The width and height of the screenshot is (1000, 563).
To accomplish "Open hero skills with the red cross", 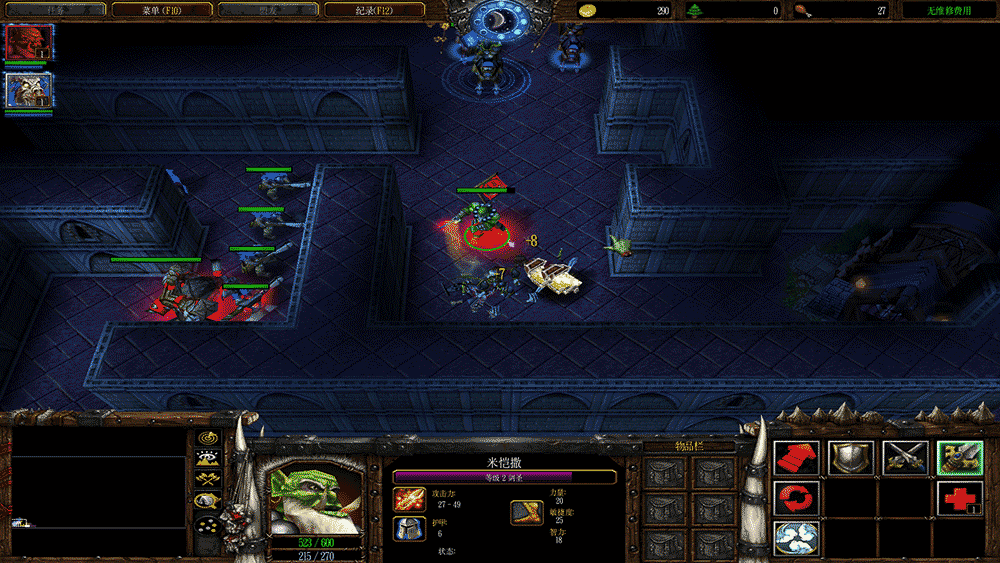I will pos(959,497).
